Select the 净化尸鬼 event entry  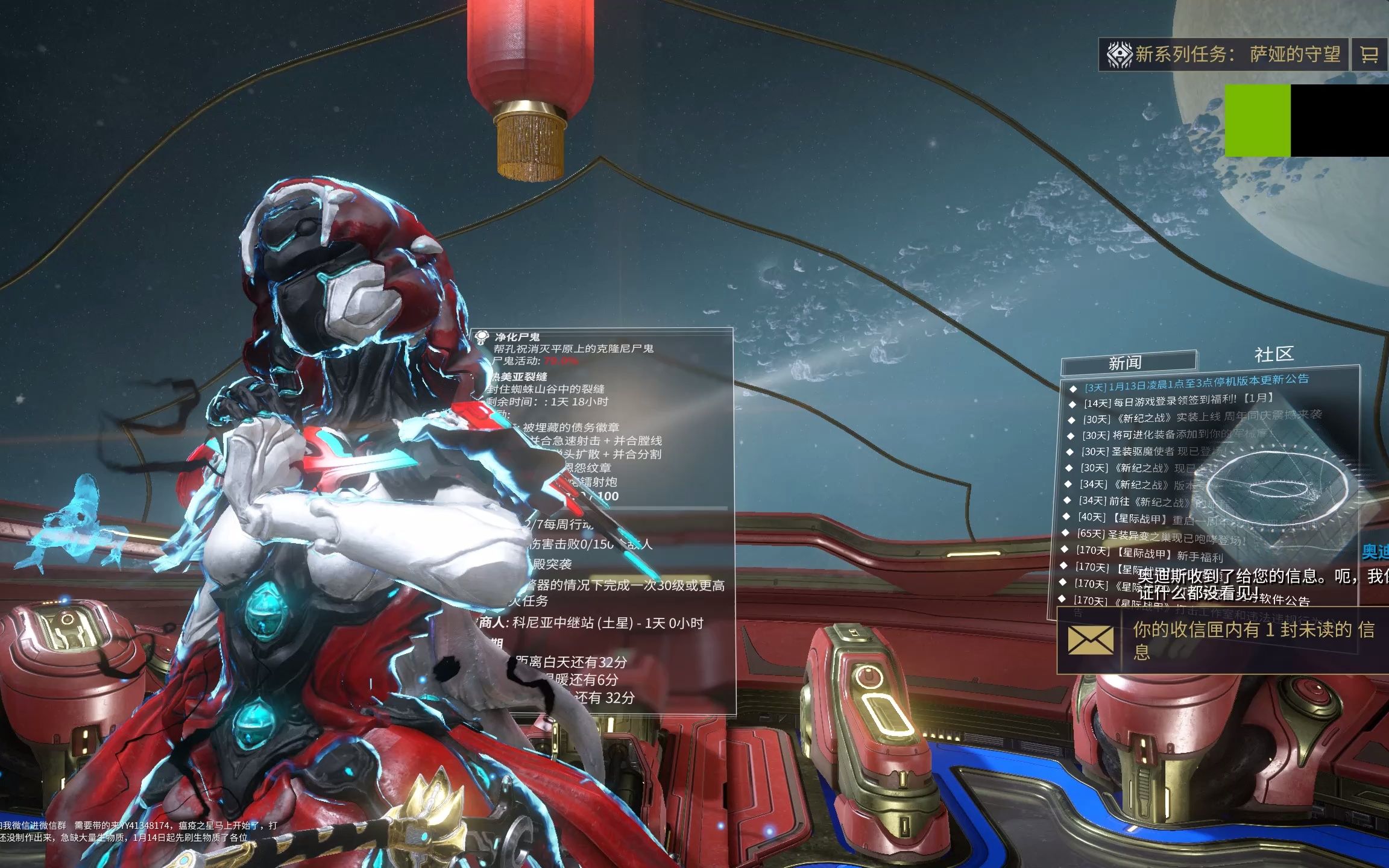click(517, 337)
